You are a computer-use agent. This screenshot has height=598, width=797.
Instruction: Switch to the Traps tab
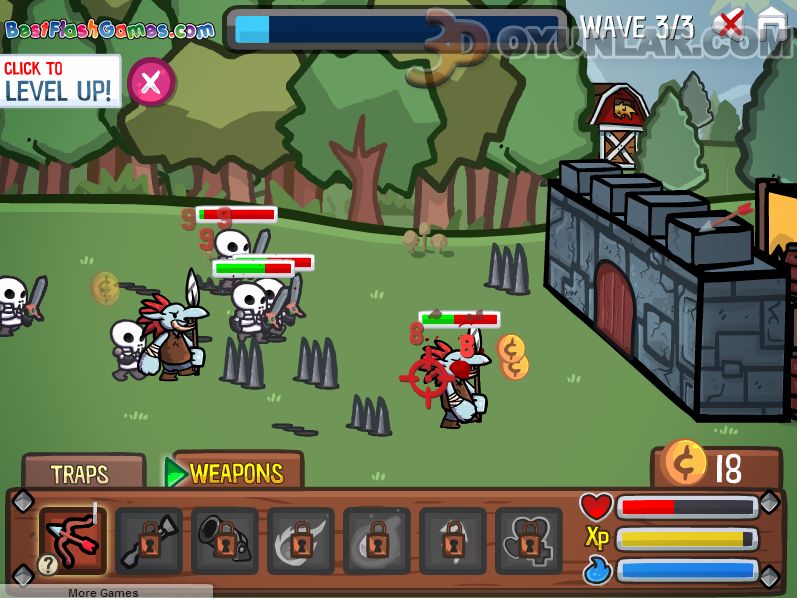tap(80, 473)
